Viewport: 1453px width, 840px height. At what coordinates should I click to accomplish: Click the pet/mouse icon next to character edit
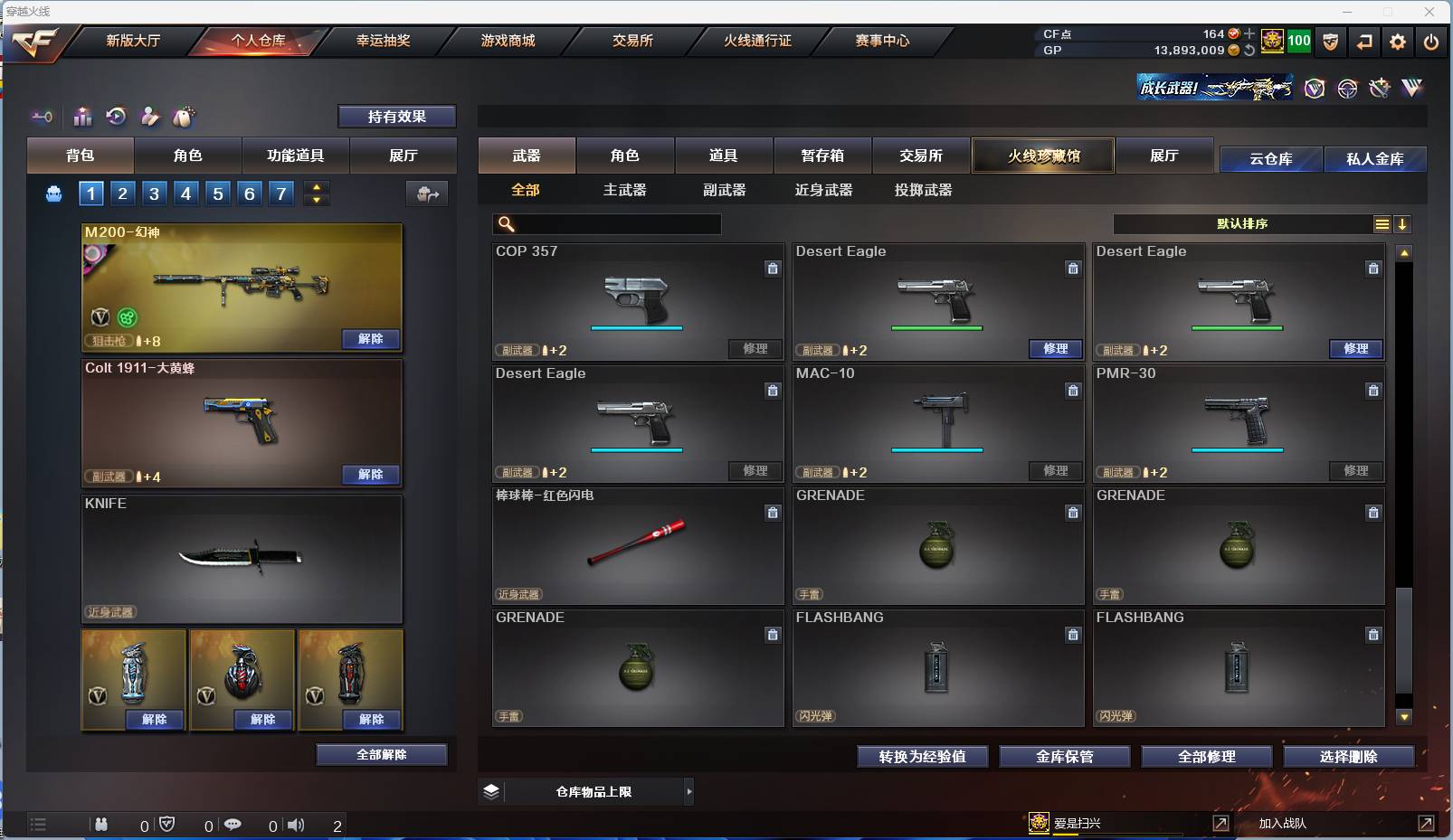[x=184, y=117]
